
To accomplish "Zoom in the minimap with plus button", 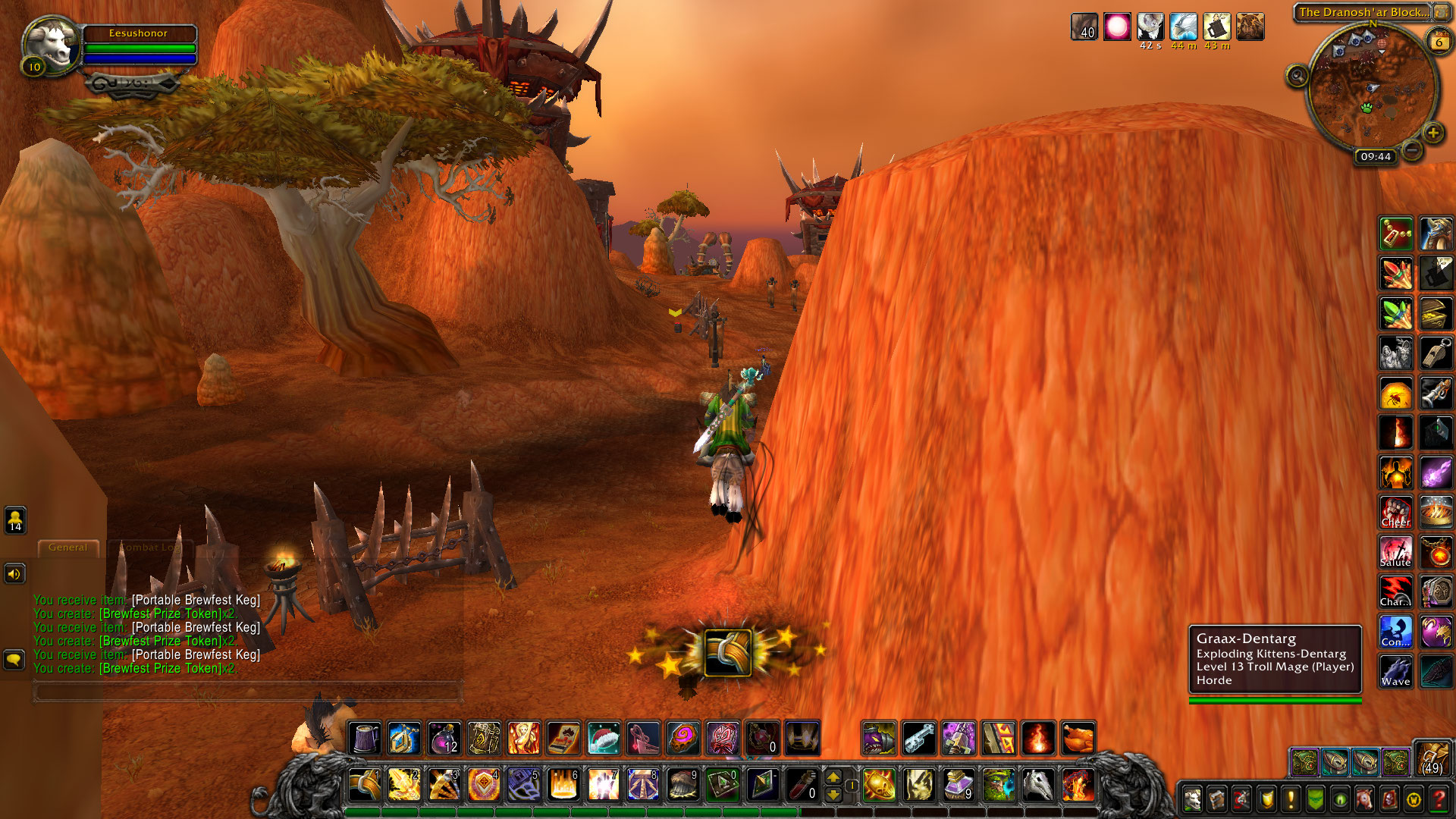I will [1432, 133].
